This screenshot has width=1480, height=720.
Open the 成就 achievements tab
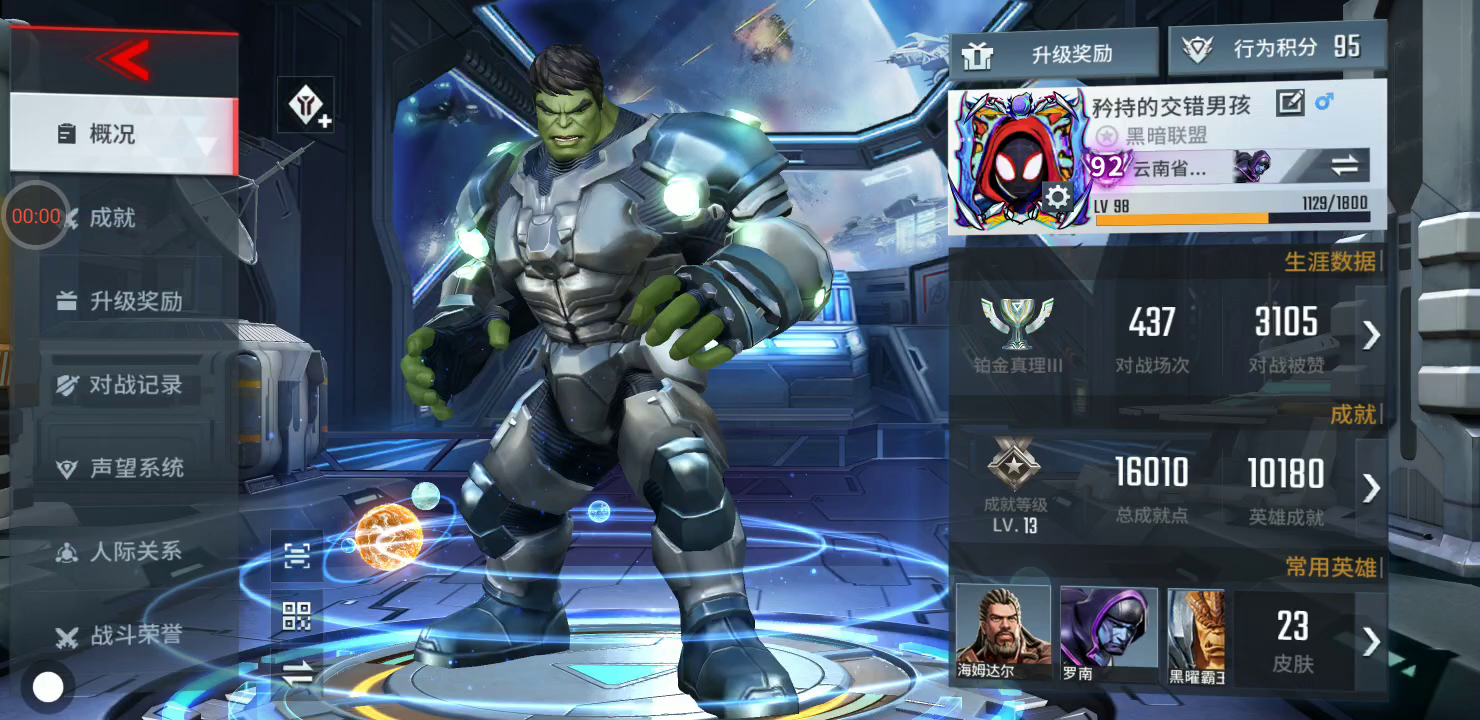point(112,218)
